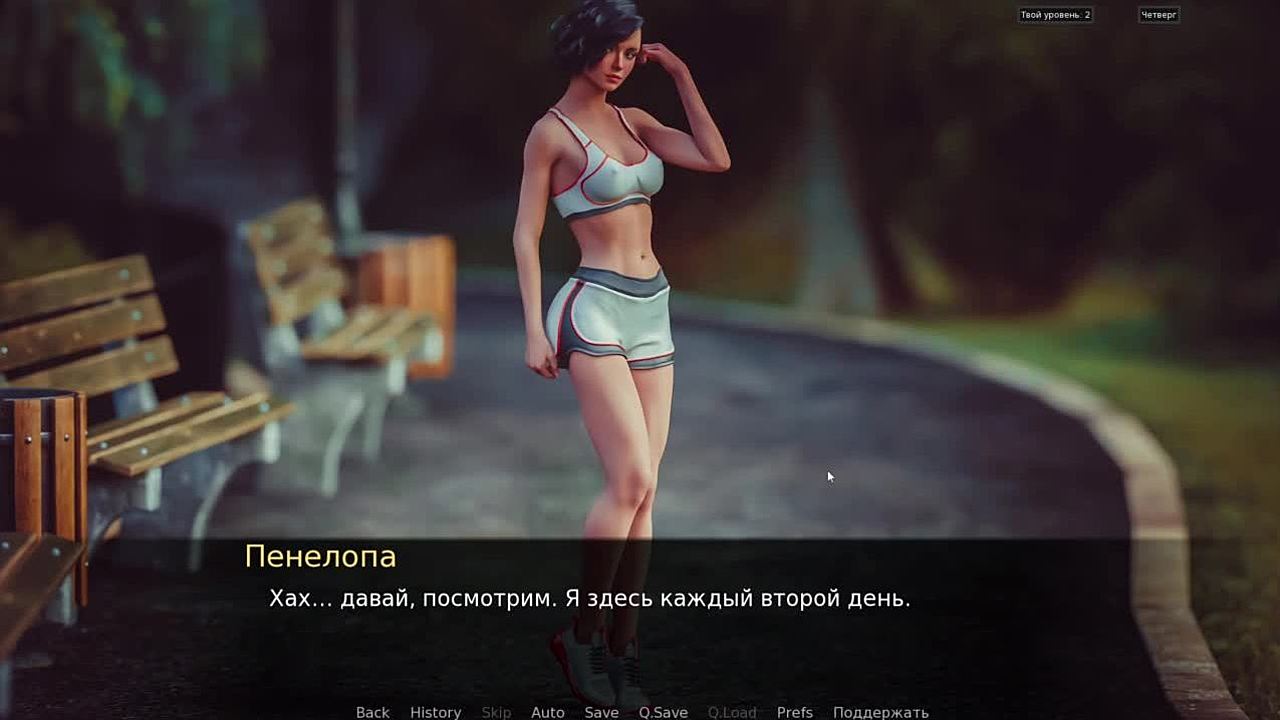Open the dialogue History log
Image resolution: width=1280 pixels, height=720 pixels.
click(x=435, y=712)
